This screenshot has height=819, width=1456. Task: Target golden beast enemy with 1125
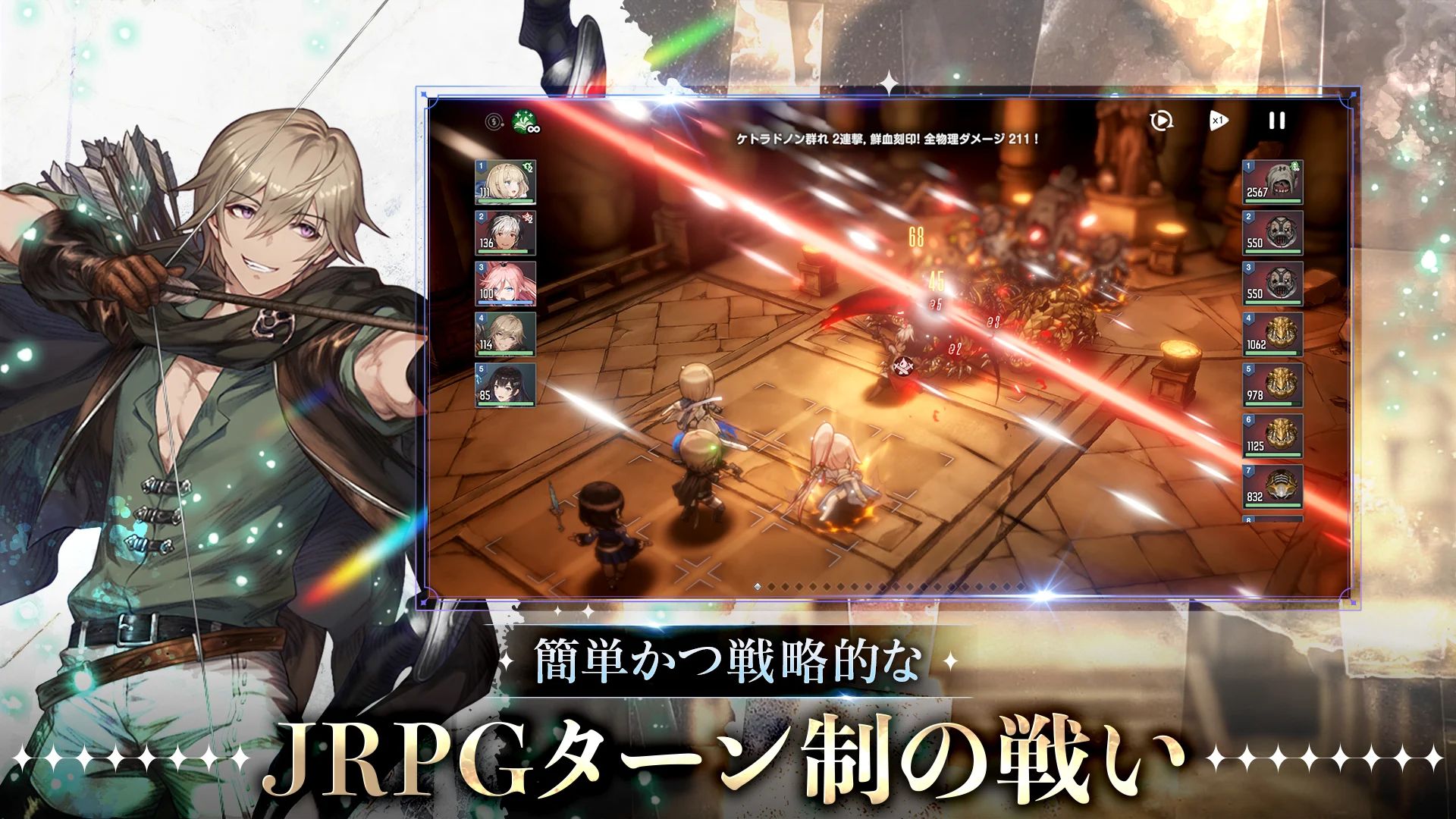click(1272, 436)
